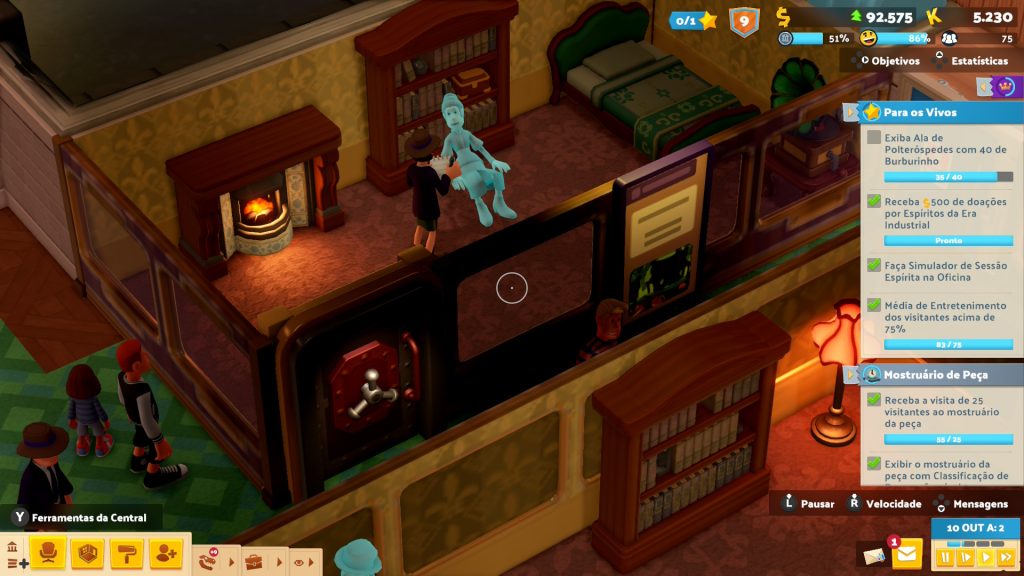
Task: Set game speed to normal play
Action: coord(985,557)
